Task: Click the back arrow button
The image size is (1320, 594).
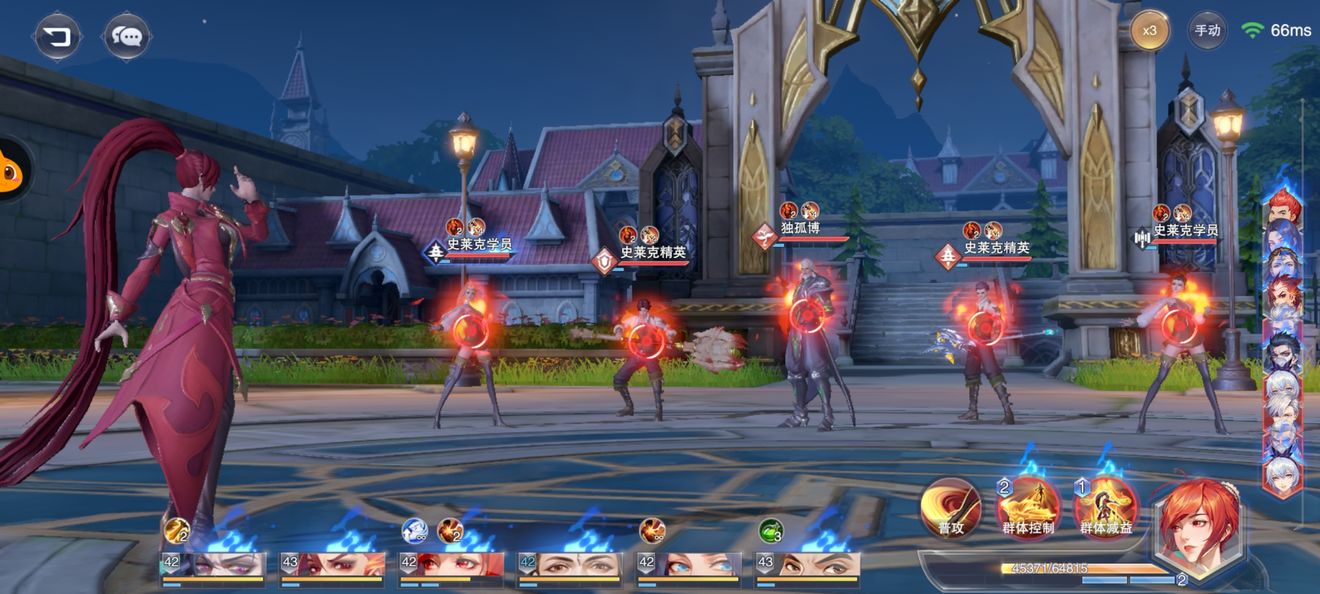Action: (57, 37)
